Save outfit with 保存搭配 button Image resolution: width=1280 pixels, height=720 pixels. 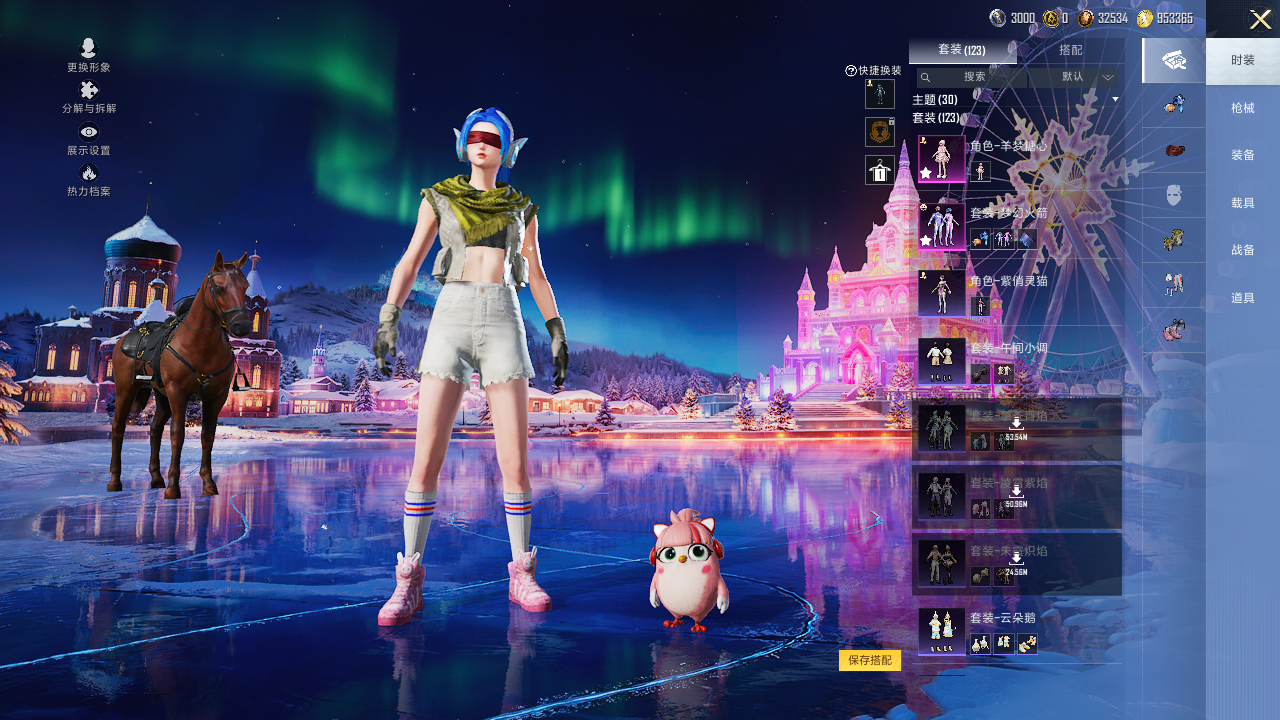[870, 660]
